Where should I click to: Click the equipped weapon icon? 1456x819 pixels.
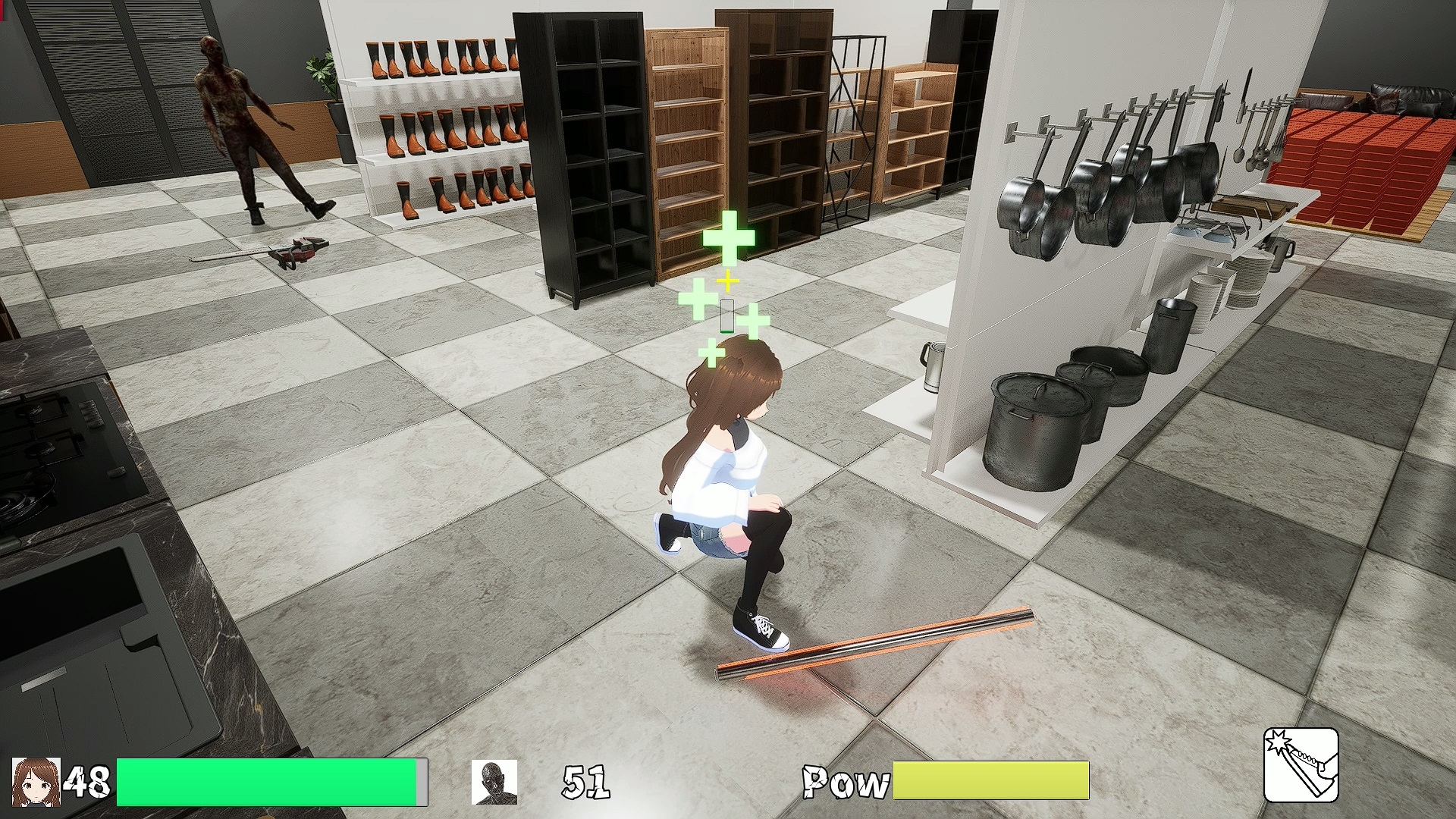pos(1301,764)
